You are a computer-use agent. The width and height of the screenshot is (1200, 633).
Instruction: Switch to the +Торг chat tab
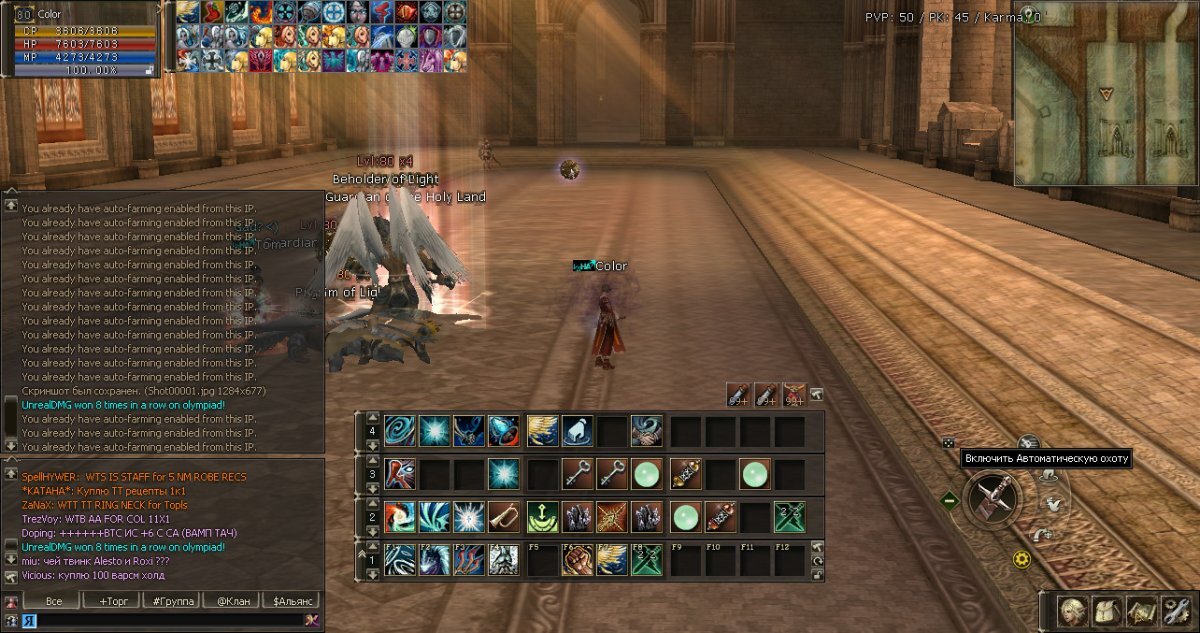pyautogui.click(x=112, y=601)
